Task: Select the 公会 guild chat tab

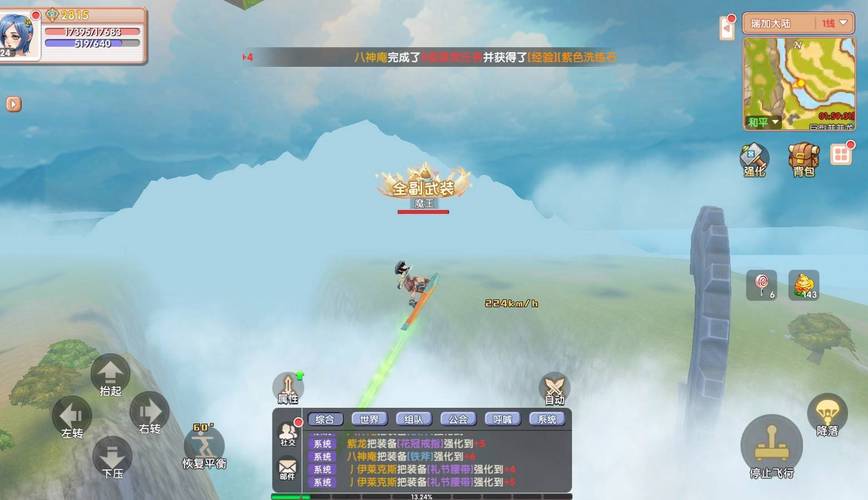Action: (x=457, y=419)
